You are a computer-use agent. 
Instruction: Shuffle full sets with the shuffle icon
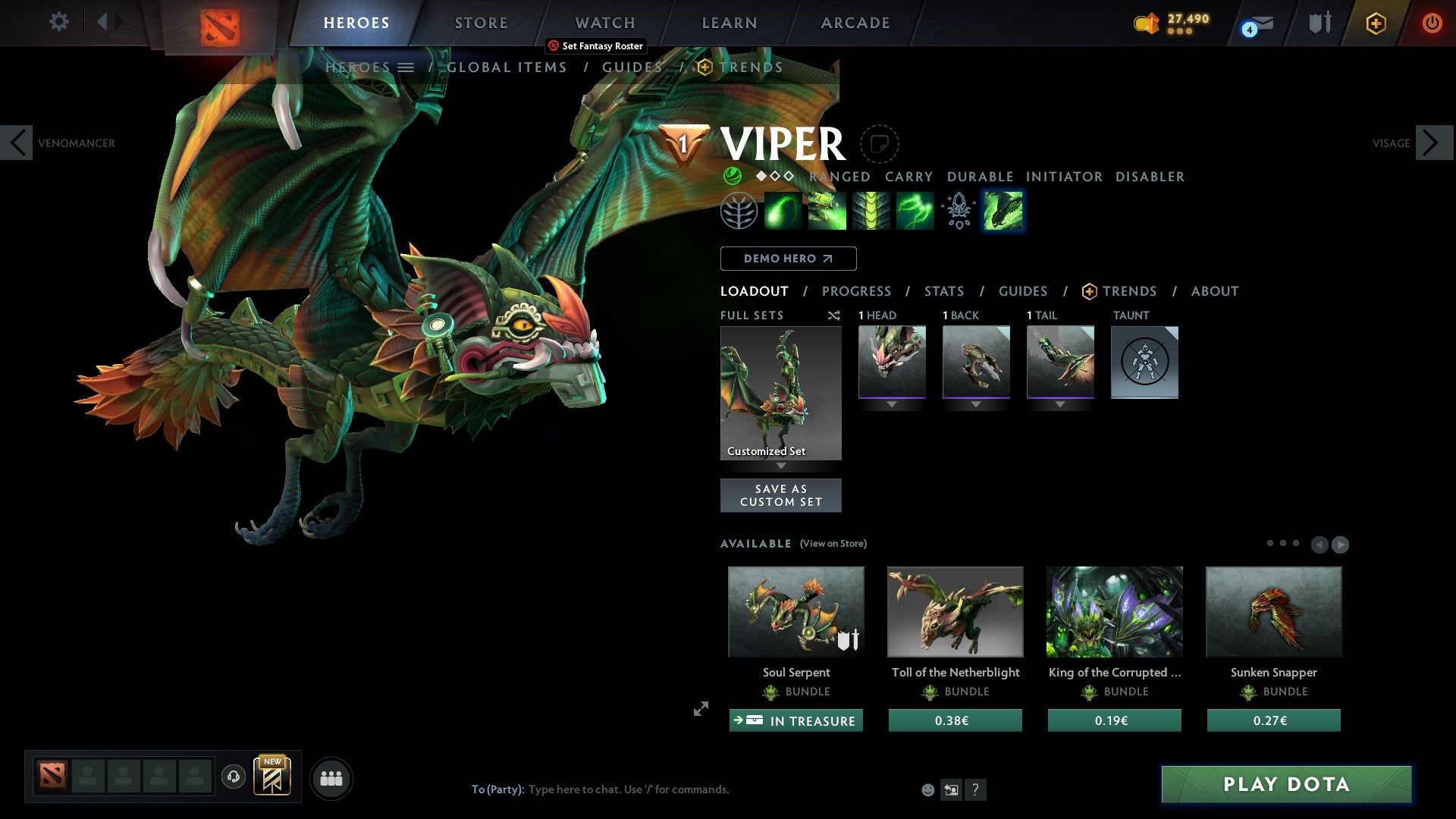(834, 315)
